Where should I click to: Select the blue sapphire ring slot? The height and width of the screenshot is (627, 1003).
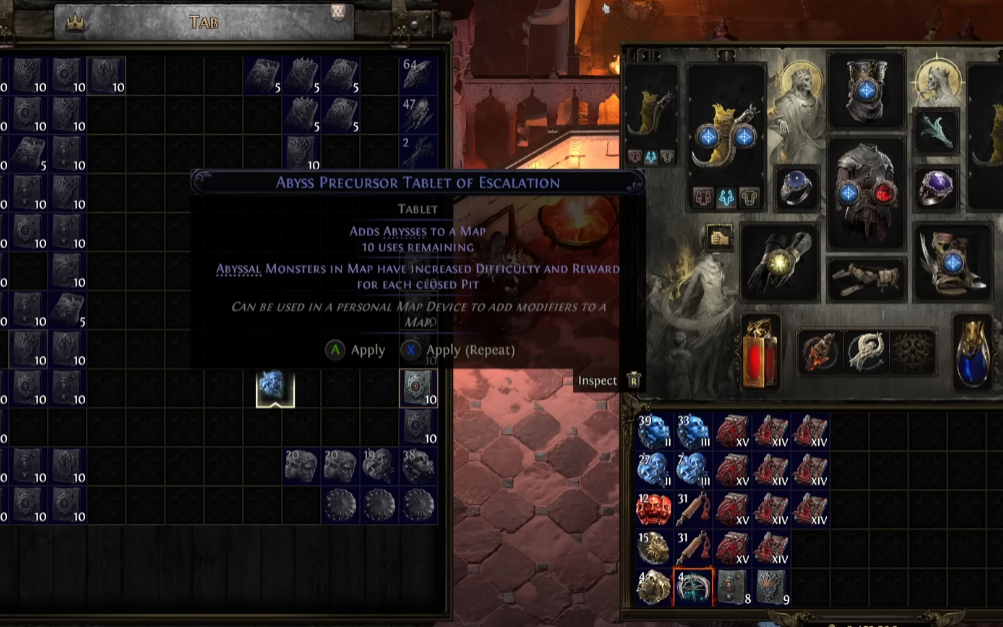point(798,188)
